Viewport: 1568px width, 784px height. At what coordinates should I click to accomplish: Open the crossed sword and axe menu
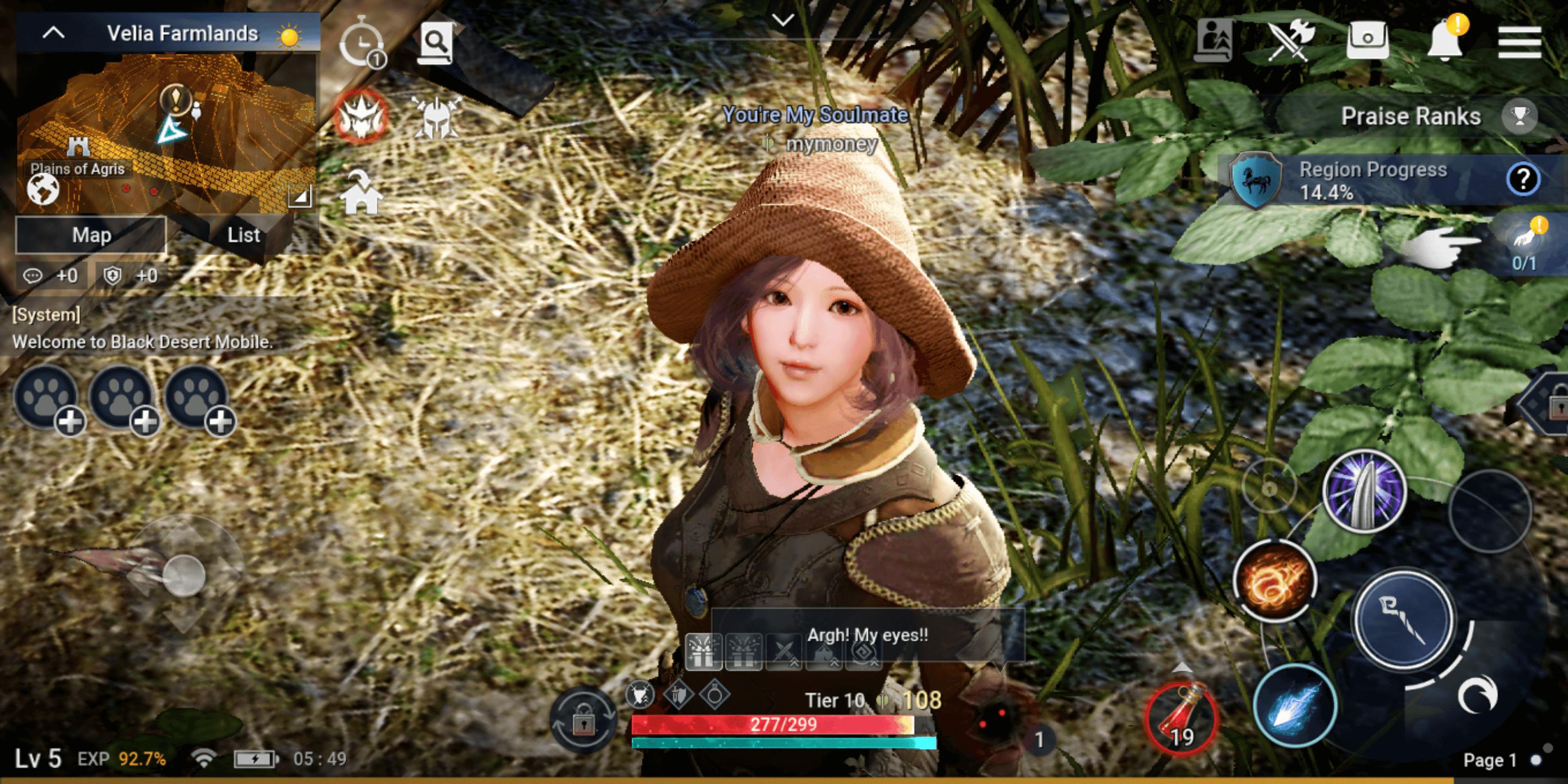[x=1290, y=40]
